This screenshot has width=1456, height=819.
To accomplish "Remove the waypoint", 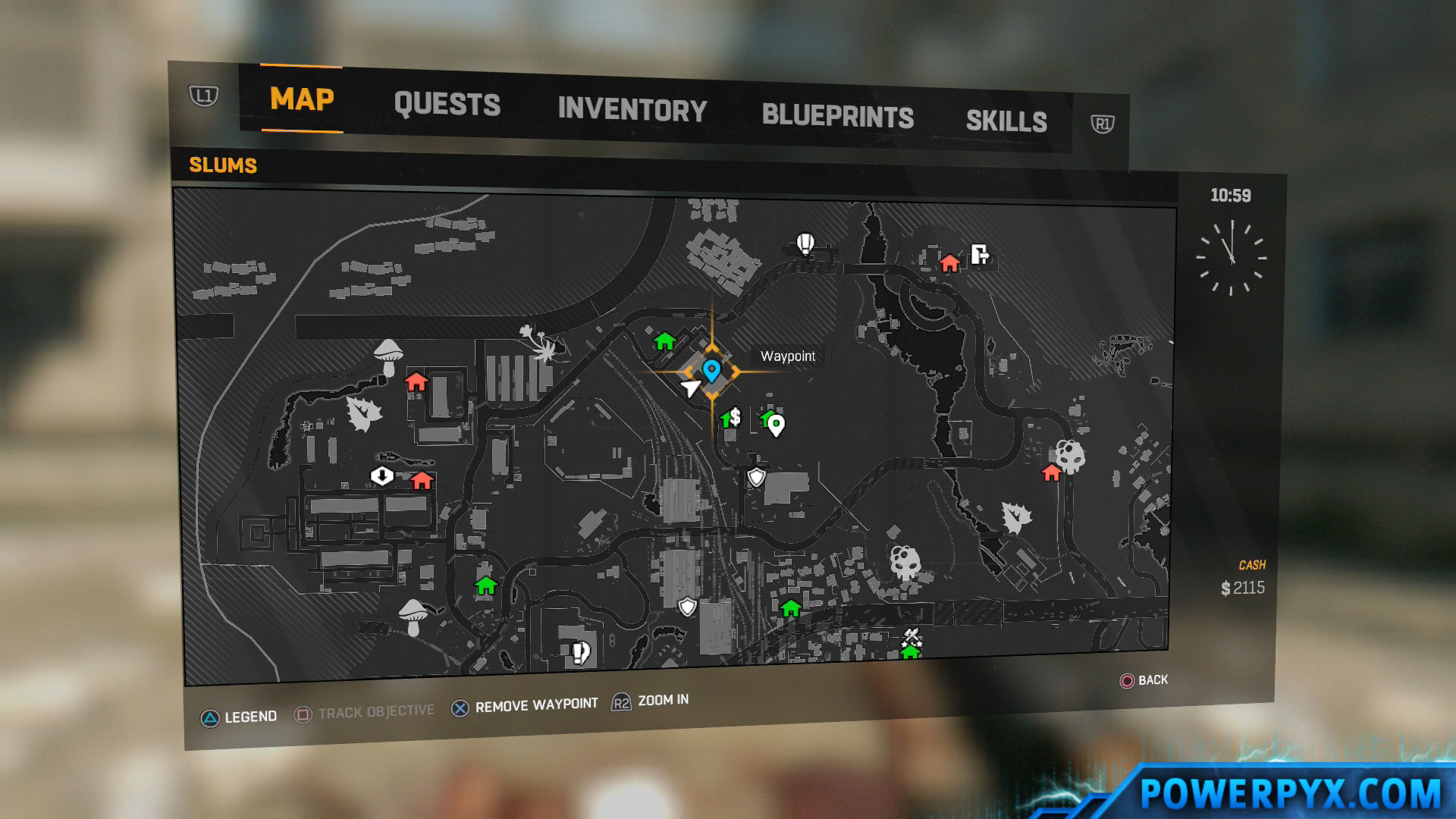I will pyautogui.click(x=525, y=706).
